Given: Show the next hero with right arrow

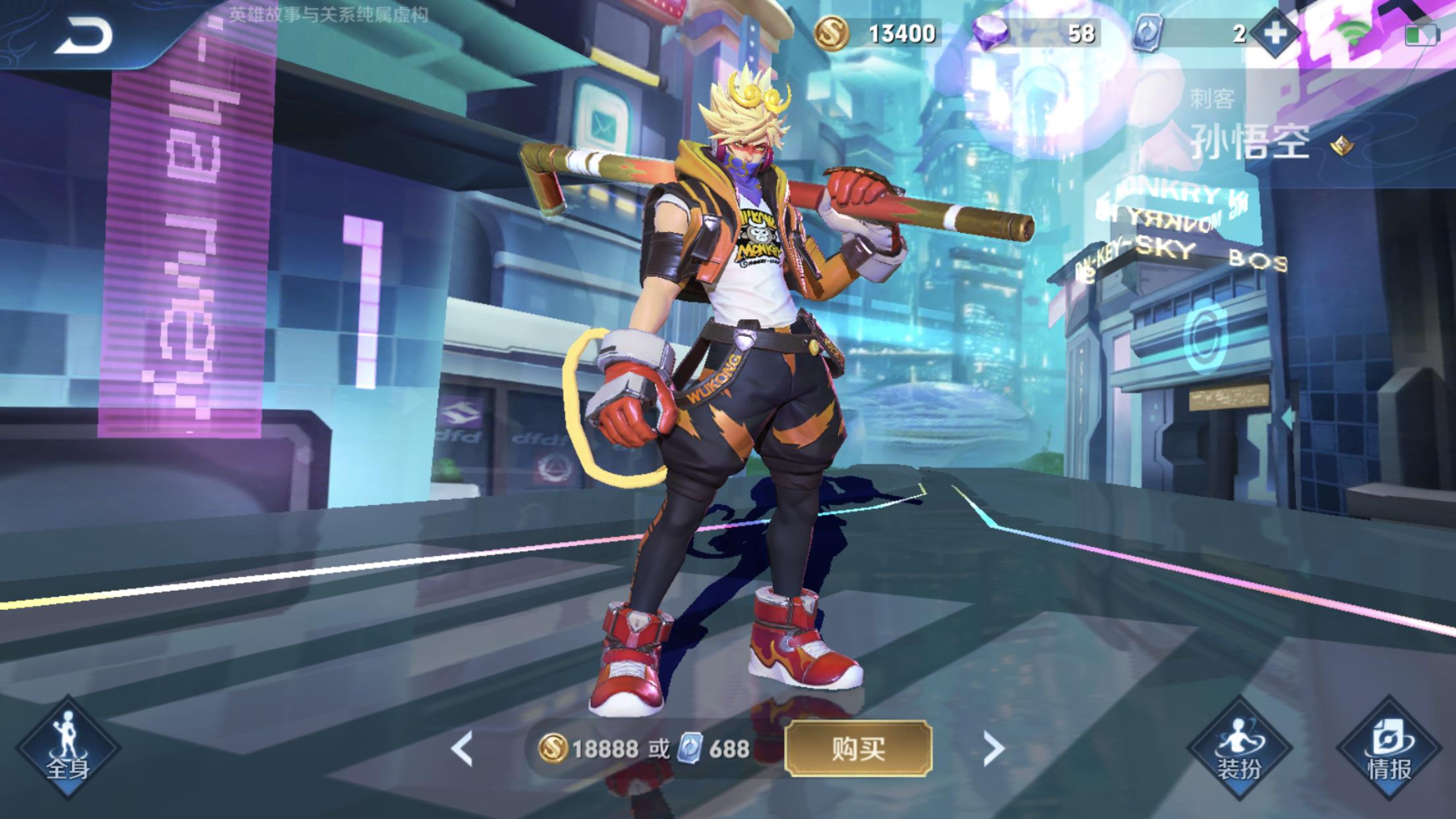Looking at the screenshot, I should tap(992, 748).
